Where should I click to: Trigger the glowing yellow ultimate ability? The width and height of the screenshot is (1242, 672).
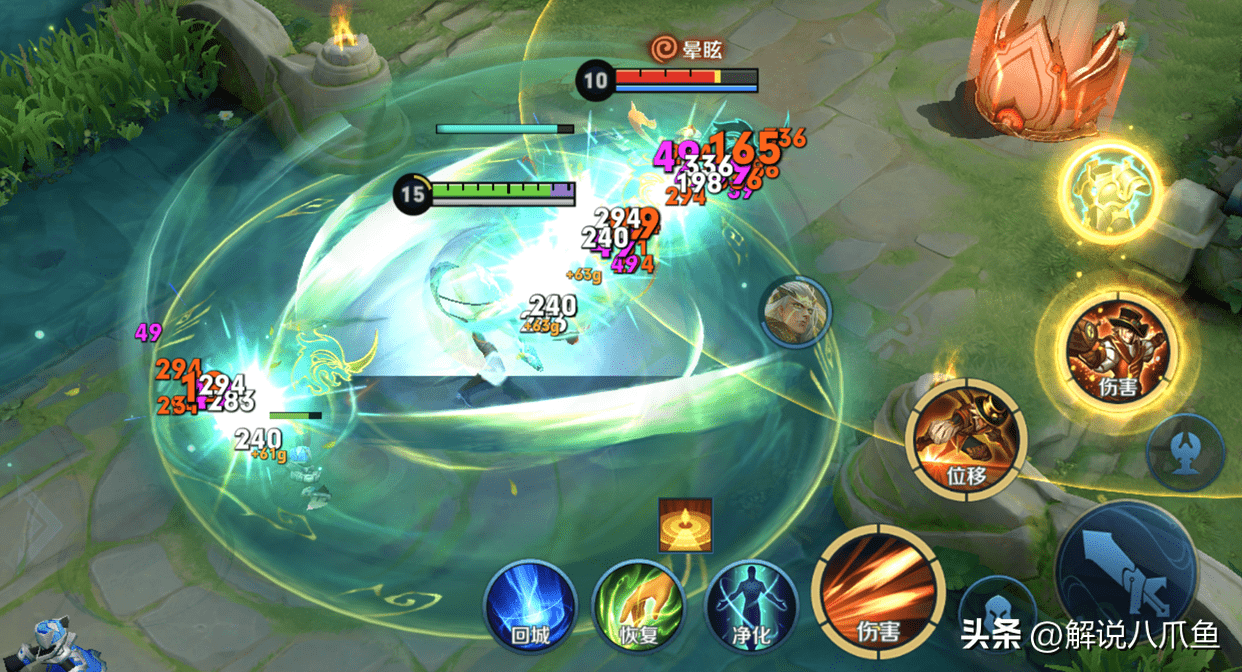pos(1111,192)
